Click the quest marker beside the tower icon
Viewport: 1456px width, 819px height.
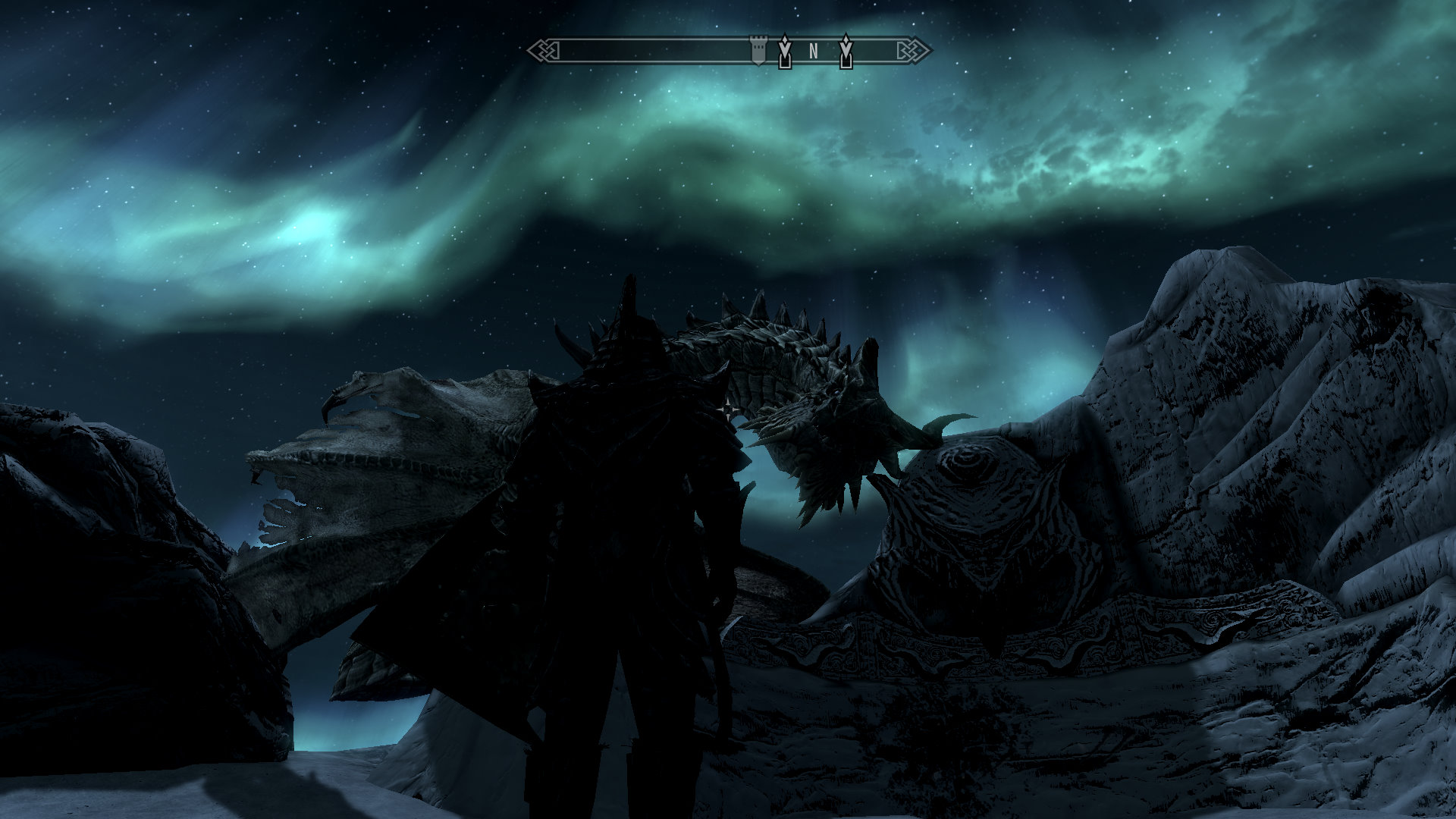(x=785, y=52)
